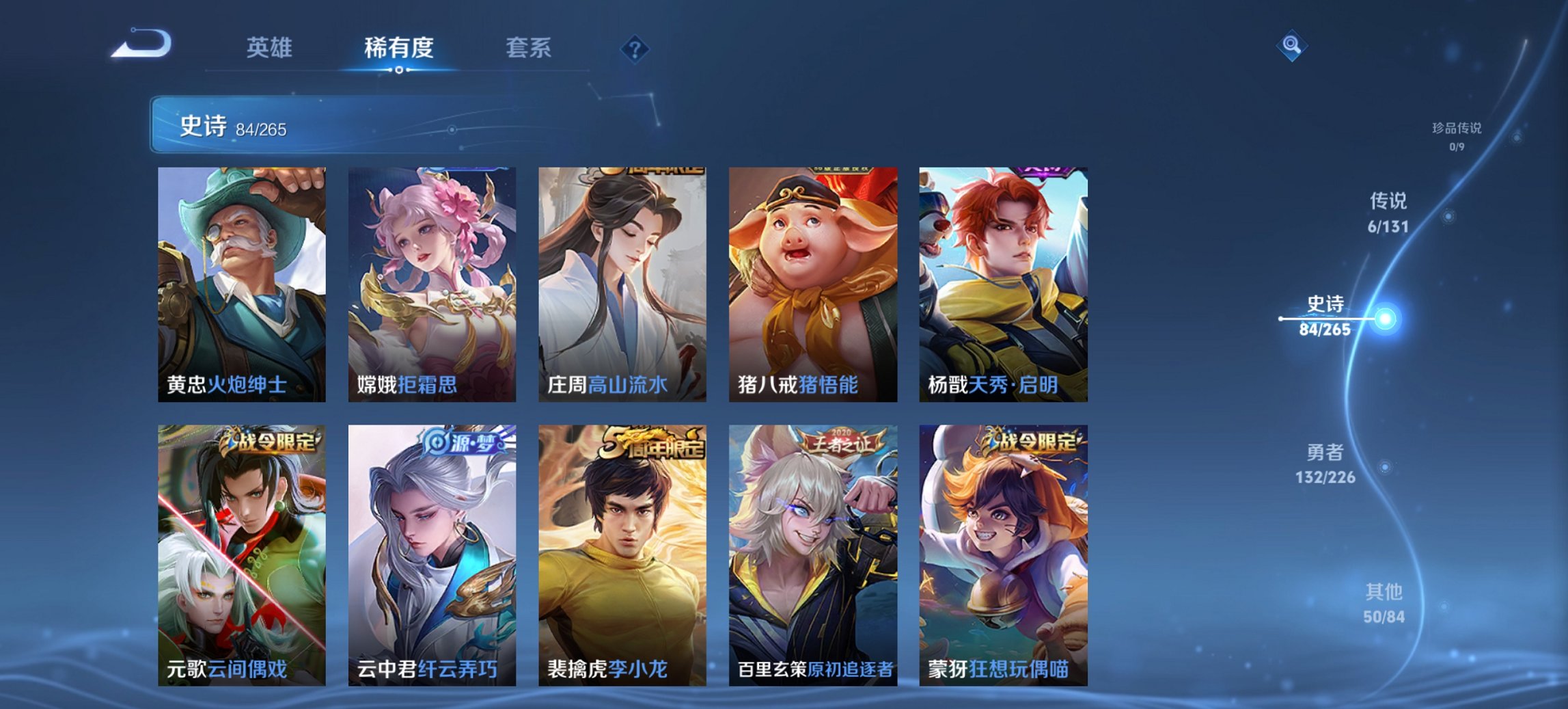The height and width of the screenshot is (709, 1568).
Task: Open the search magnifier icon
Action: 1290,46
